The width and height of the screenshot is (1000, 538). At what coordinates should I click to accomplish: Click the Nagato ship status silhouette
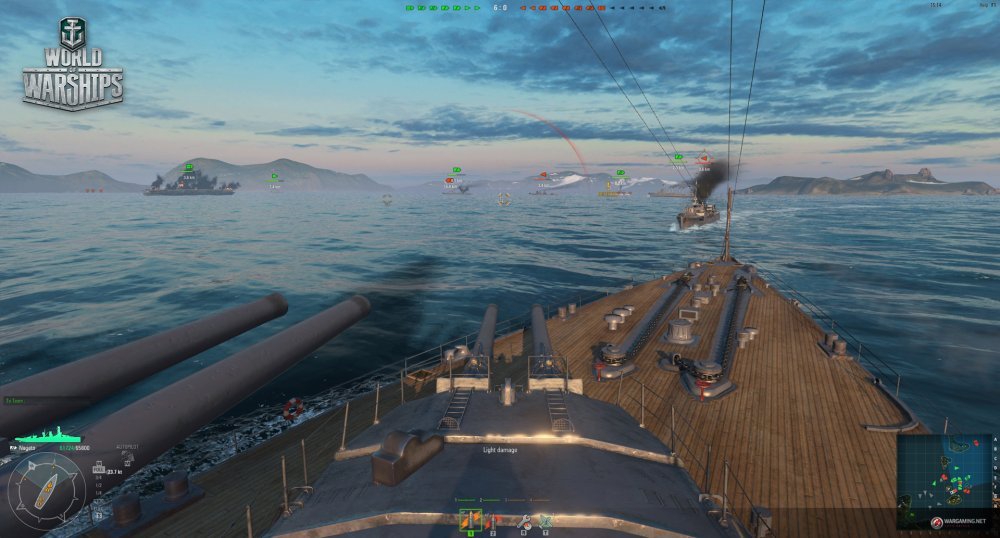46,437
